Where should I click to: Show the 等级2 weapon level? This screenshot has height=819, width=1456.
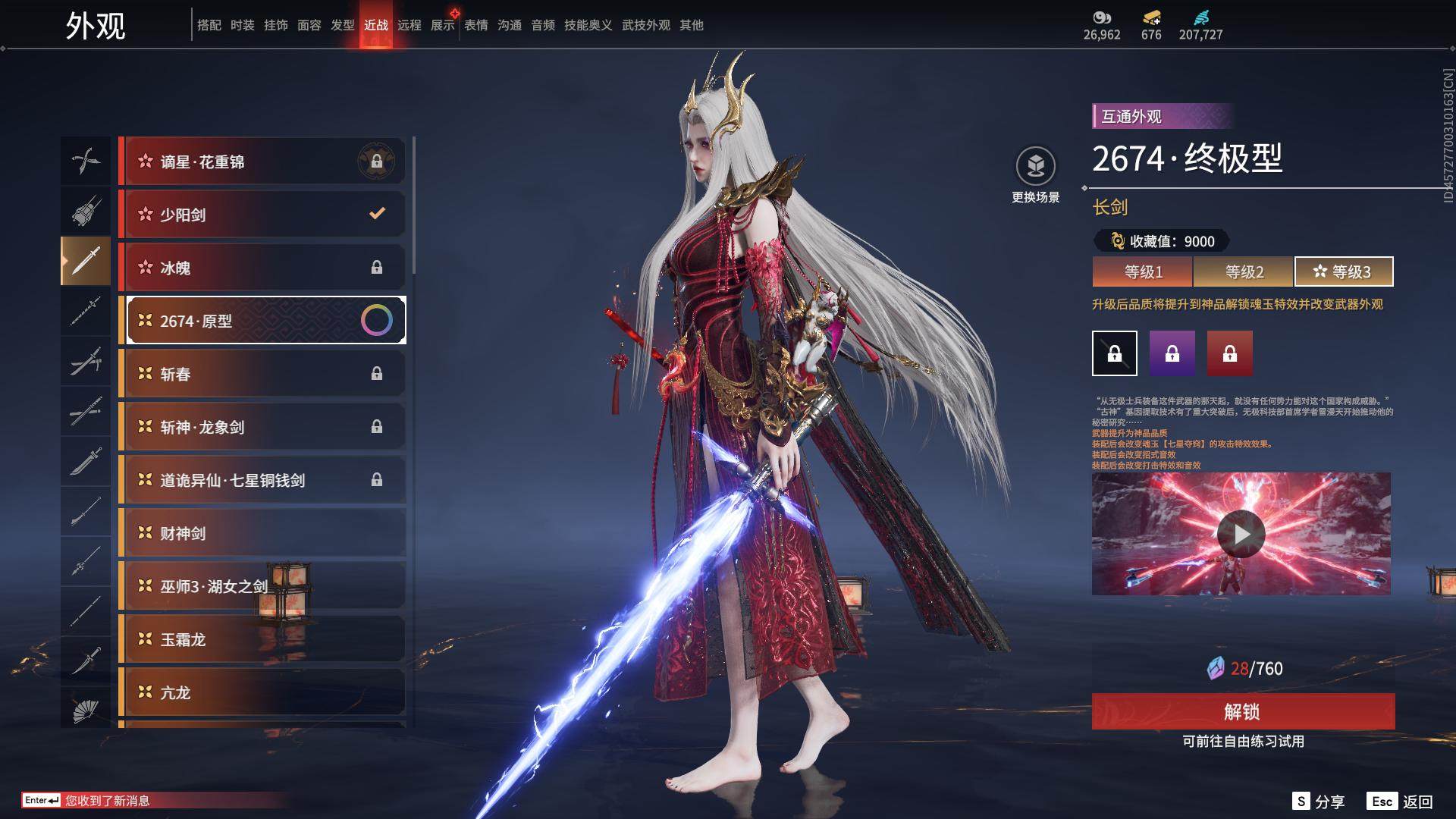pyautogui.click(x=1244, y=271)
